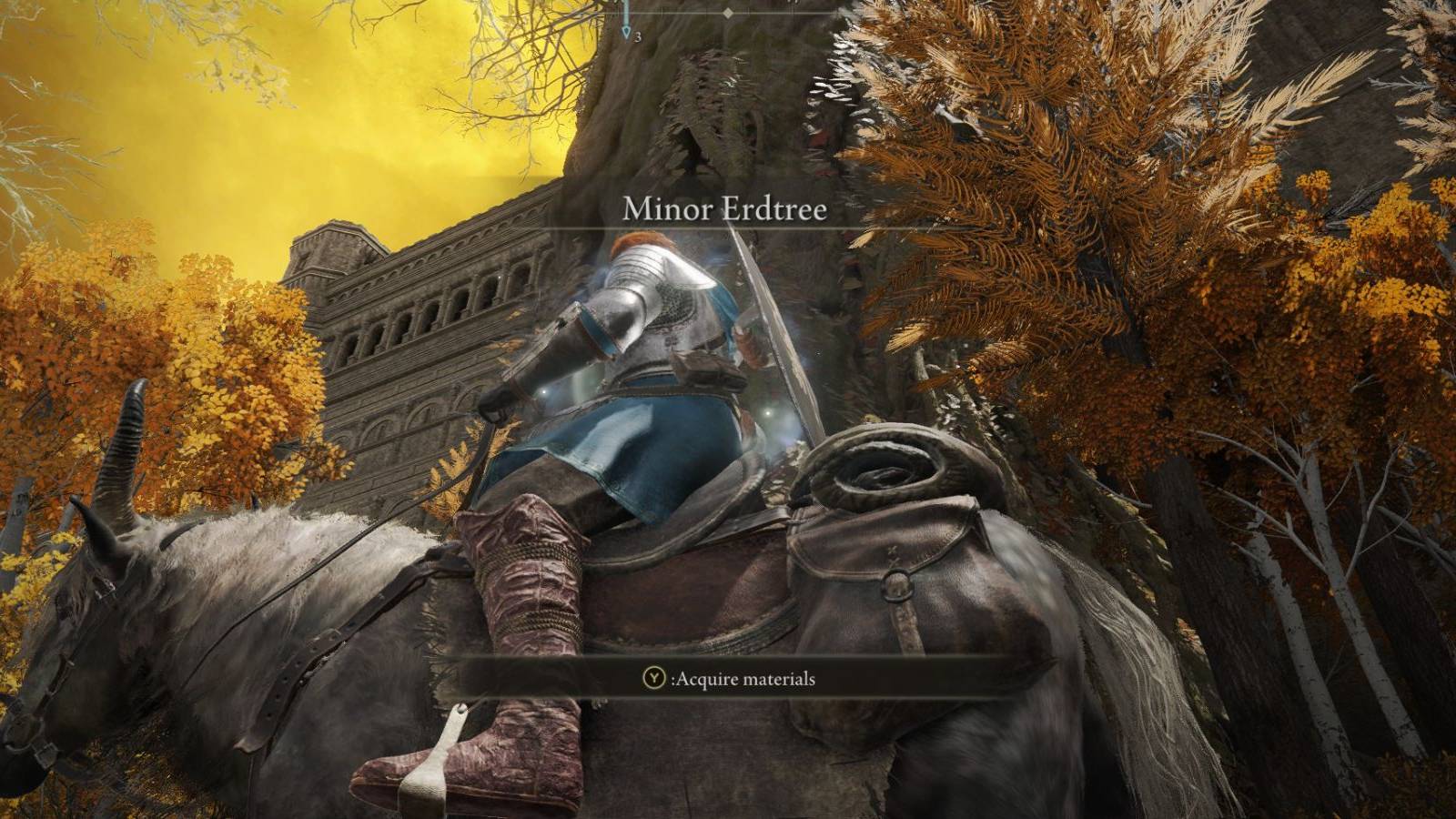Click the Minor Erdtree title text
This screenshot has height=819, width=1456.
click(x=725, y=210)
